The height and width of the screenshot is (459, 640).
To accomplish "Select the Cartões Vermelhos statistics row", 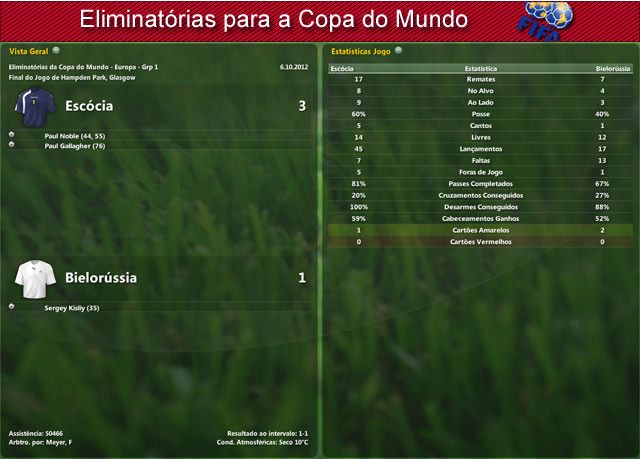I will tap(481, 241).
